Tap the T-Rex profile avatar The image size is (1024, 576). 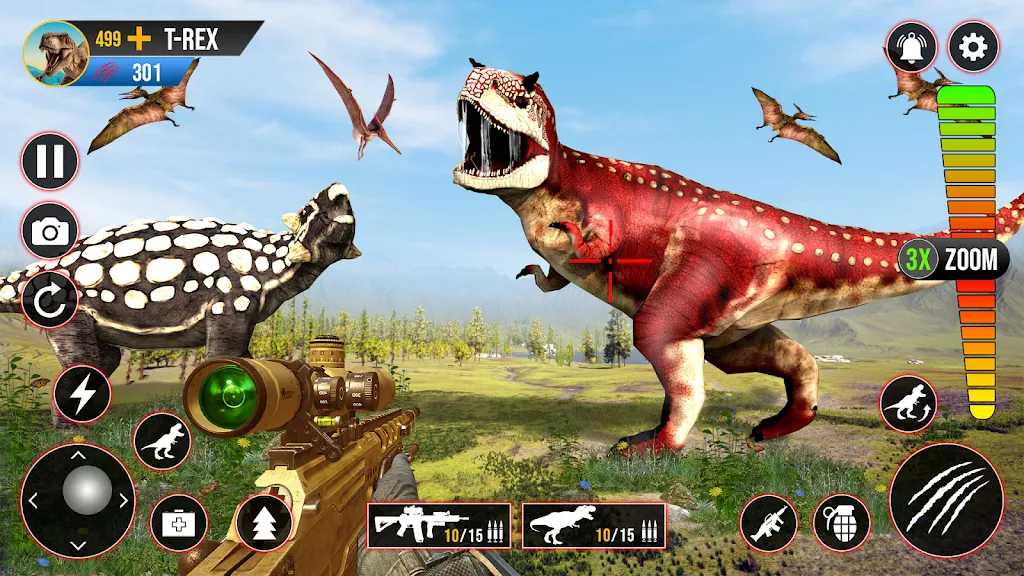(x=57, y=54)
